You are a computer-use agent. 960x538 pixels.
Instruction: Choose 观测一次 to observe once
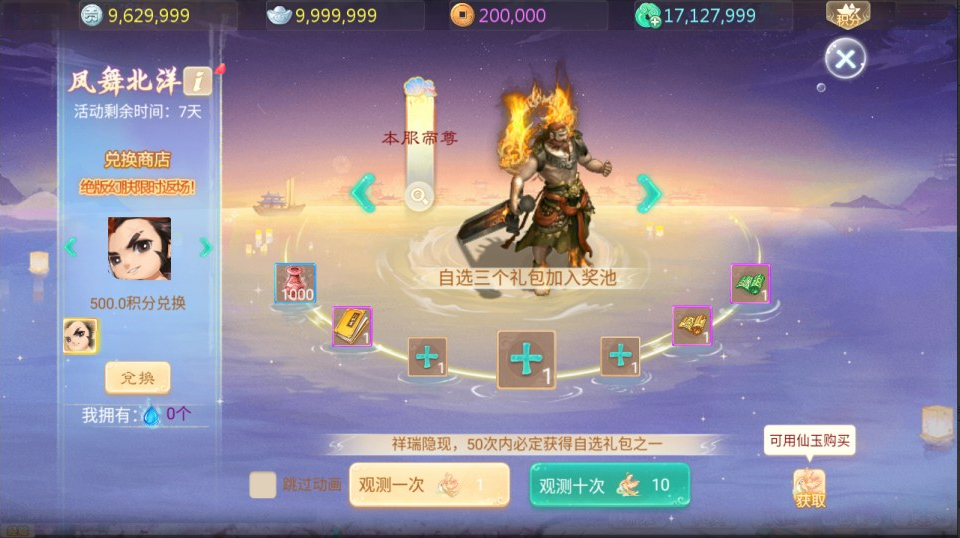[428, 485]
